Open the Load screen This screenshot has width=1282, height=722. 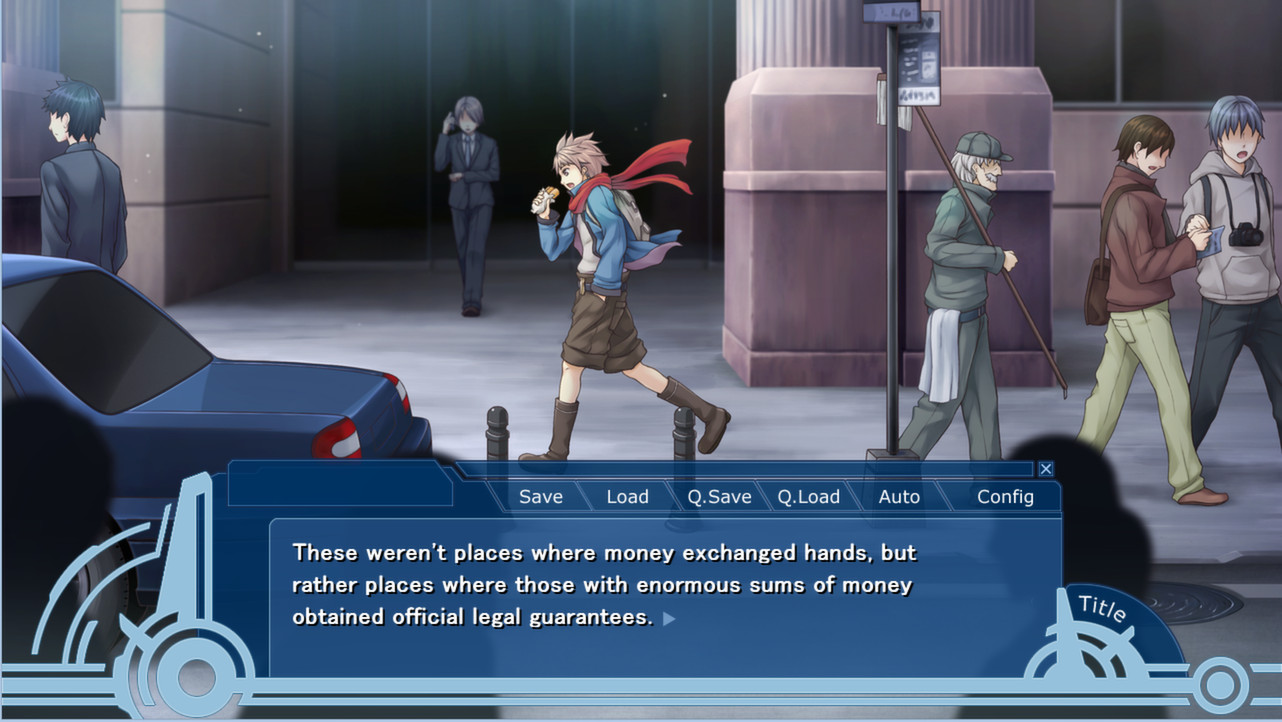coord(627,496)
